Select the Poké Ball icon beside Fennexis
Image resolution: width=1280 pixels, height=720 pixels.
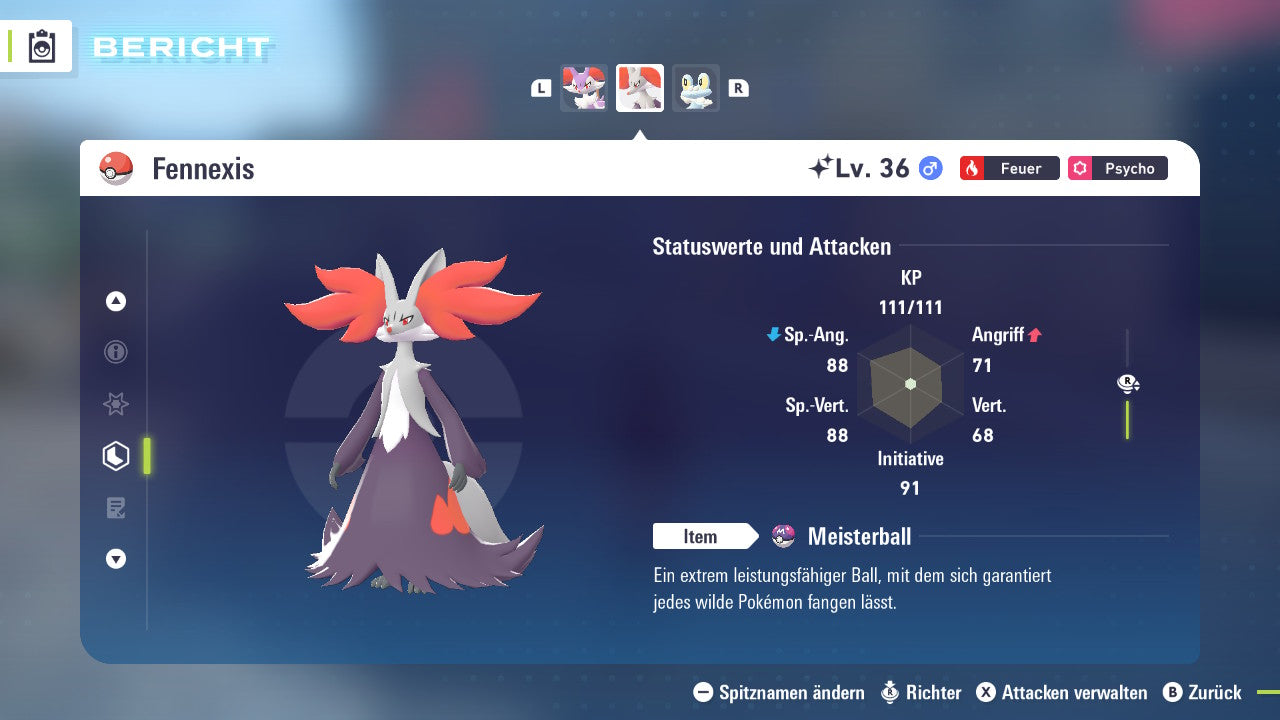coord(113,168)
